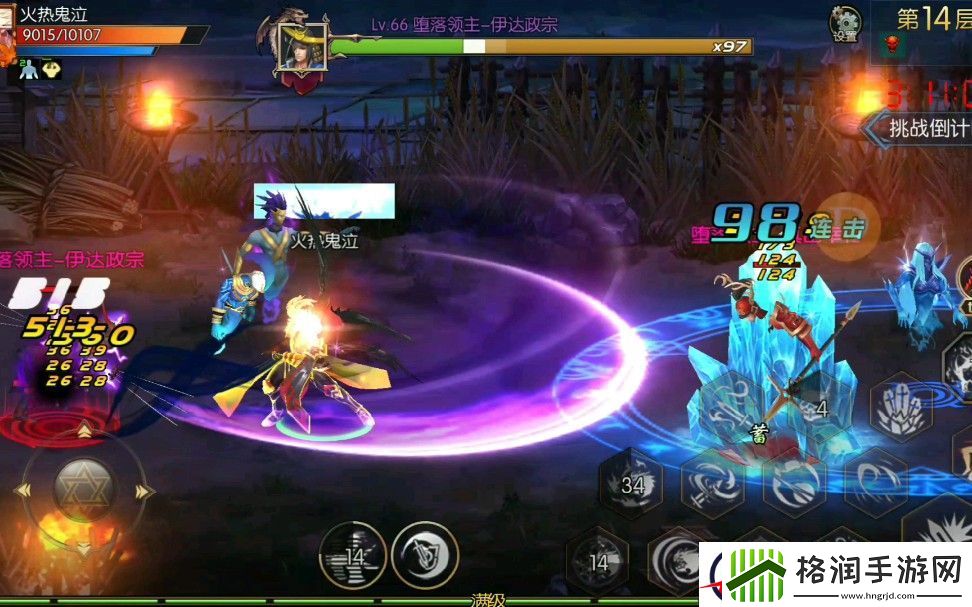Move up with the joystick up arrow

pos(85,431)
